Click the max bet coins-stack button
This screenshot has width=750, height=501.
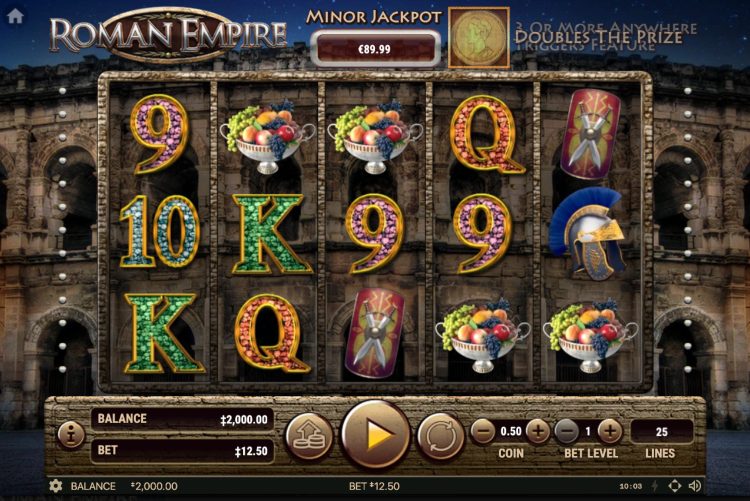point(309,435)
